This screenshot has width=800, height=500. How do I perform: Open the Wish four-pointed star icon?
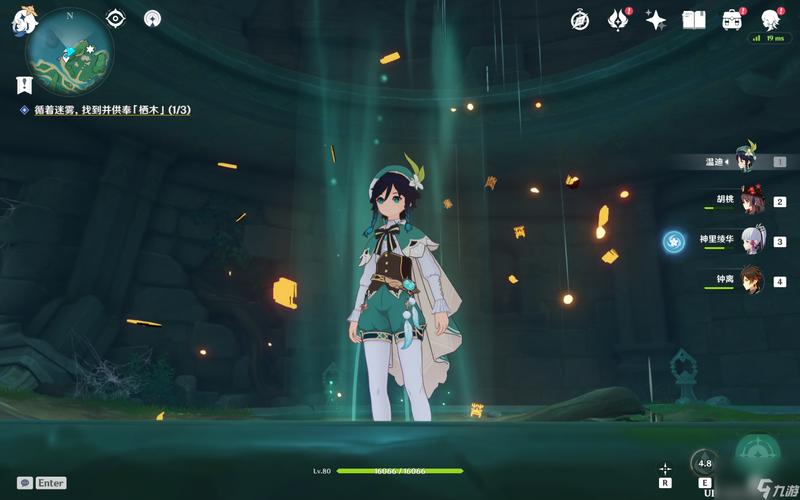pos(656,20)
